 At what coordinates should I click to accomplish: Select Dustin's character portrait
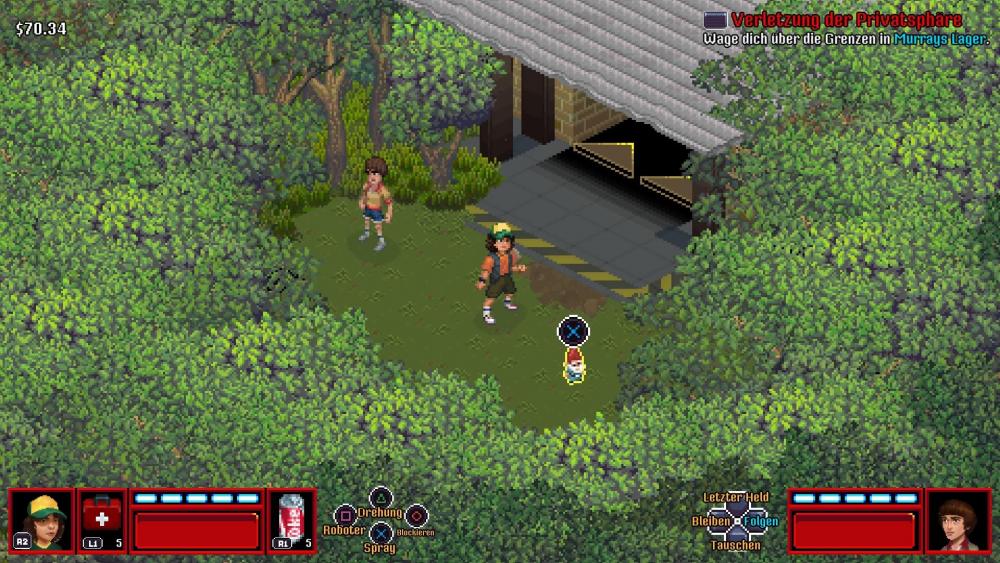pos(42,520)
